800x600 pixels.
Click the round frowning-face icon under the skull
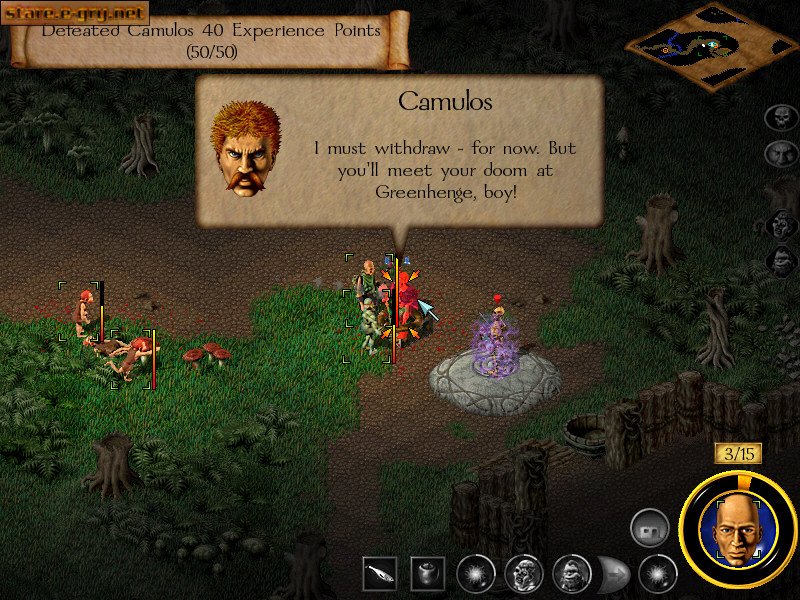click(780, 154)
